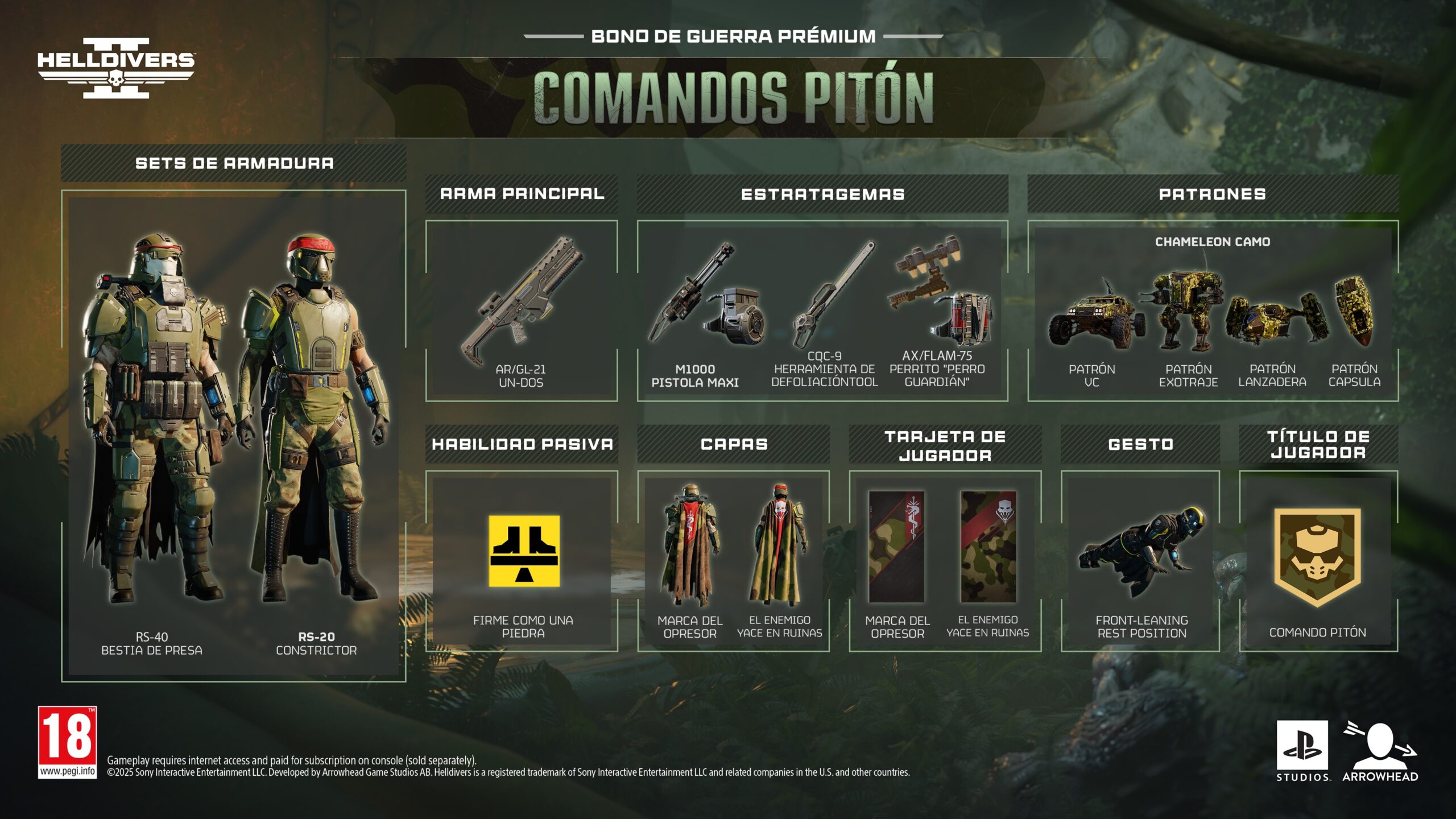The height and width of the screenshot is (819, 1456).
Task: Click the Firme Como Una Piedra passive icon
Action: pos(524,551)
